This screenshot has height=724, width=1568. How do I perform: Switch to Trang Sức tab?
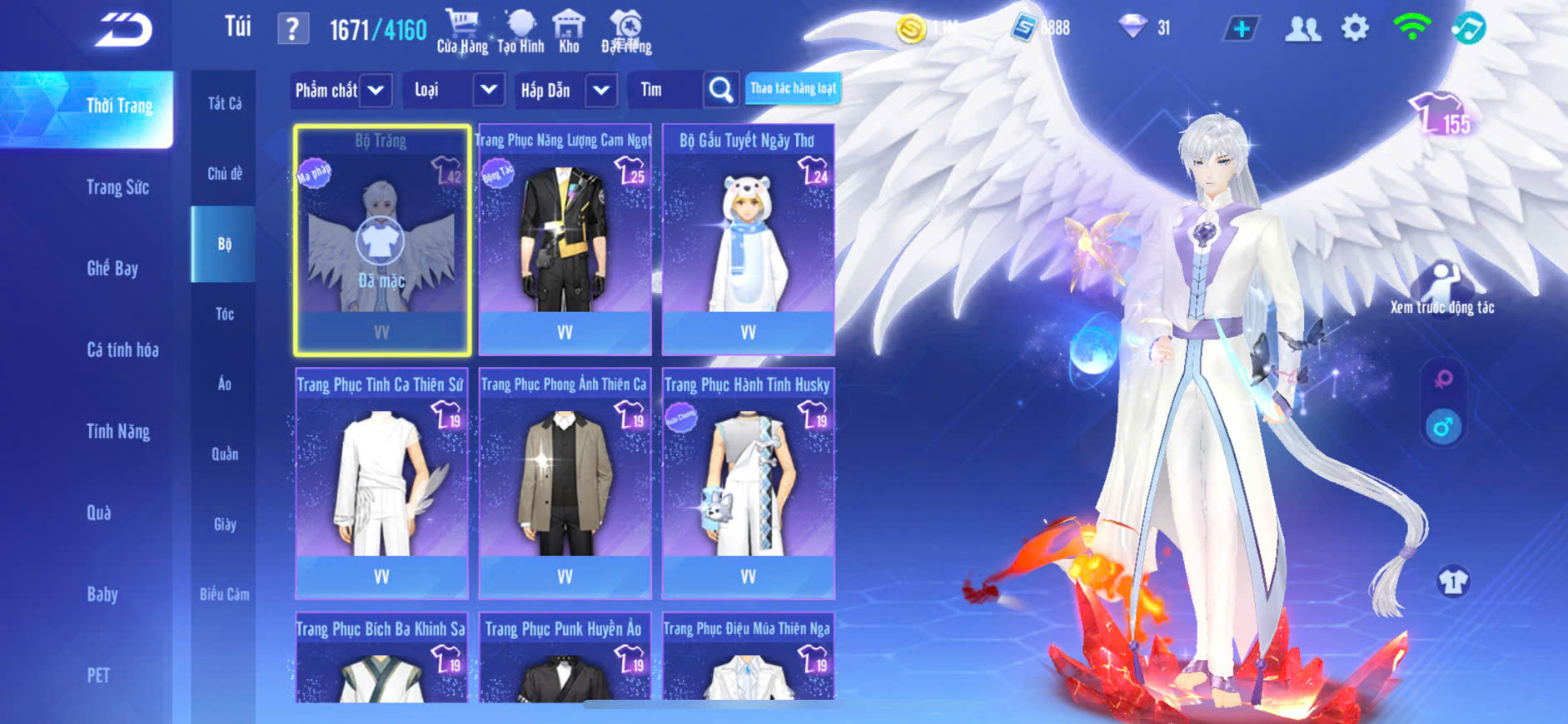coord(117,187)
